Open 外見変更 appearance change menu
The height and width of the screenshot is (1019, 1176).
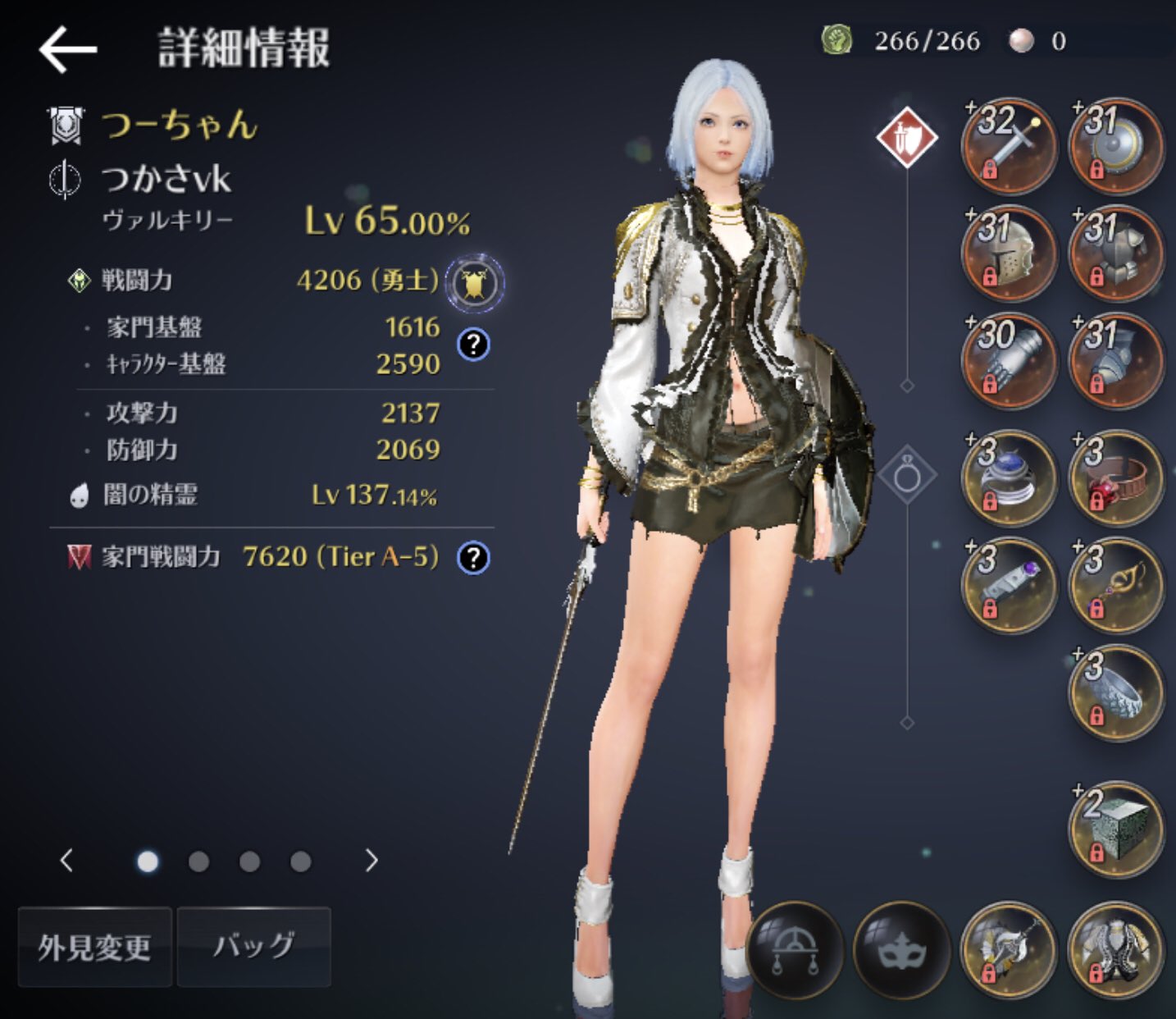tap(95, 946)
